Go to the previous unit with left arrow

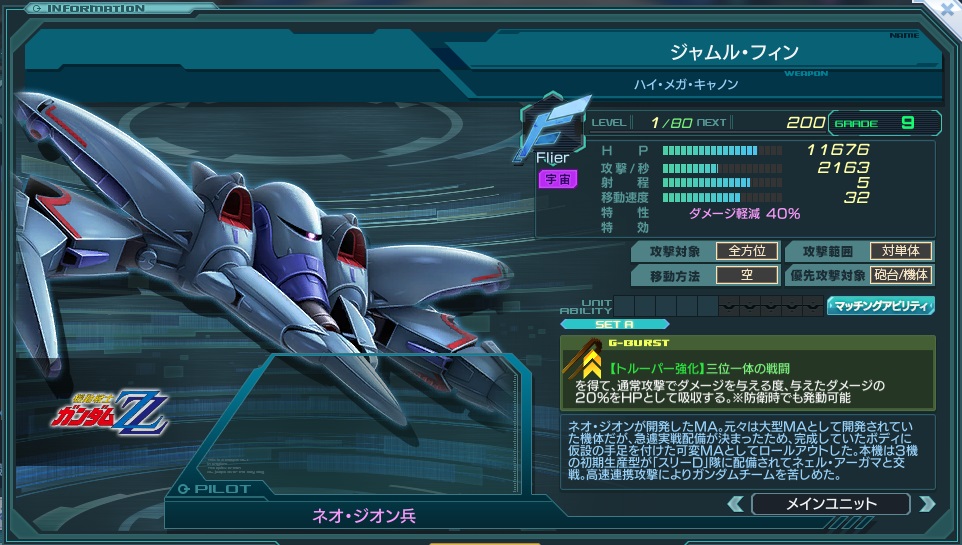[735, 504]
